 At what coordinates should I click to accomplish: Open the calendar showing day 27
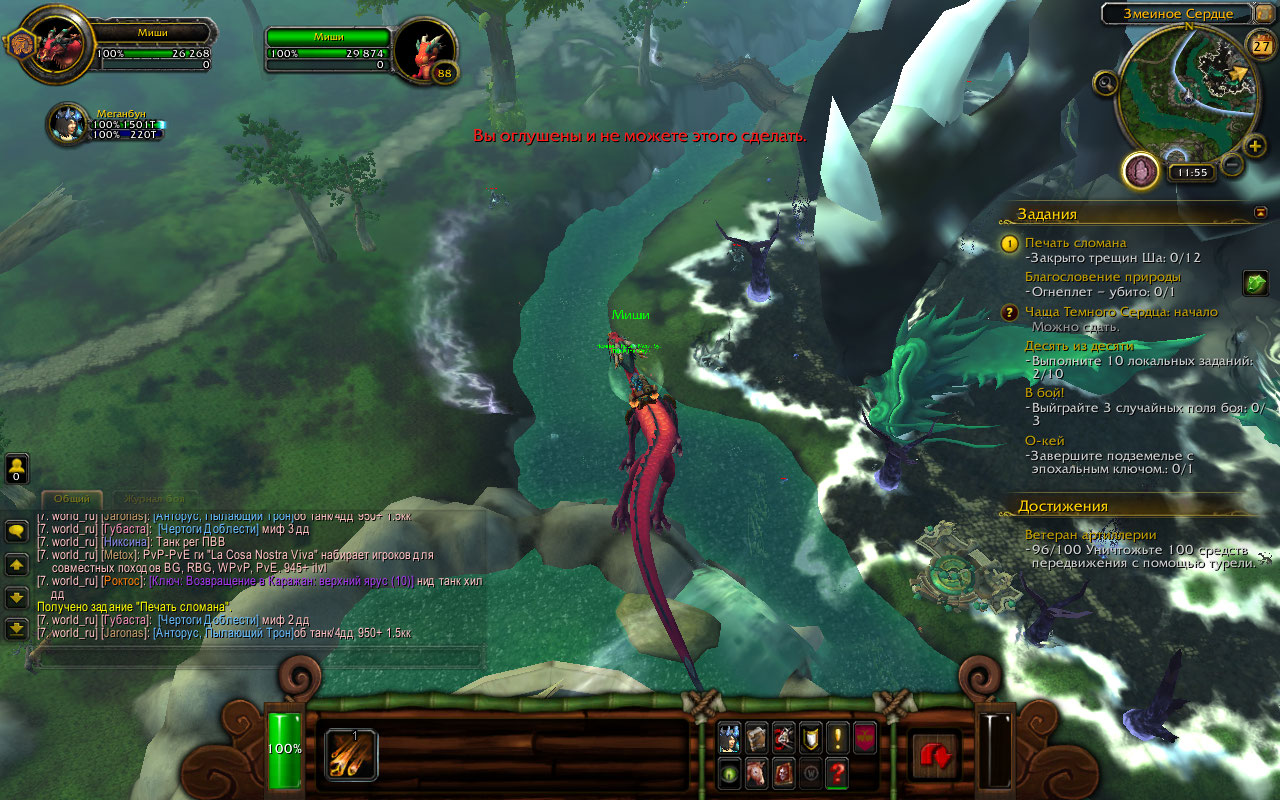1261,46
